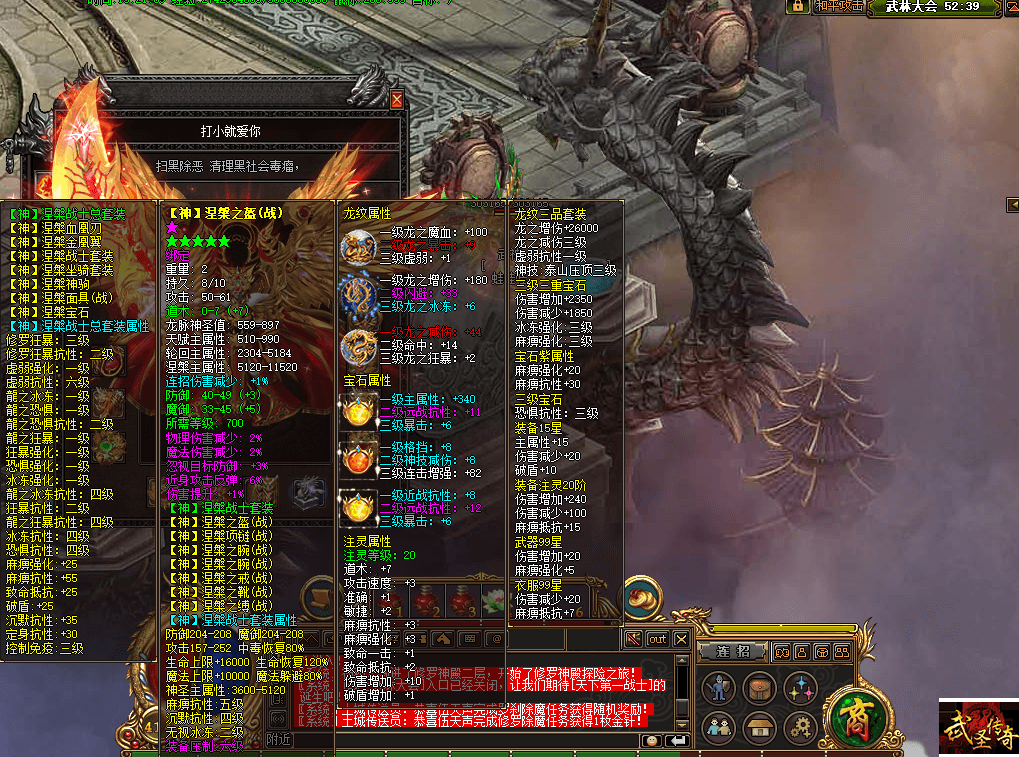Open the warrior character sheet icon
This screenshot has width=1019, height=757.
[x=717, y=687]
